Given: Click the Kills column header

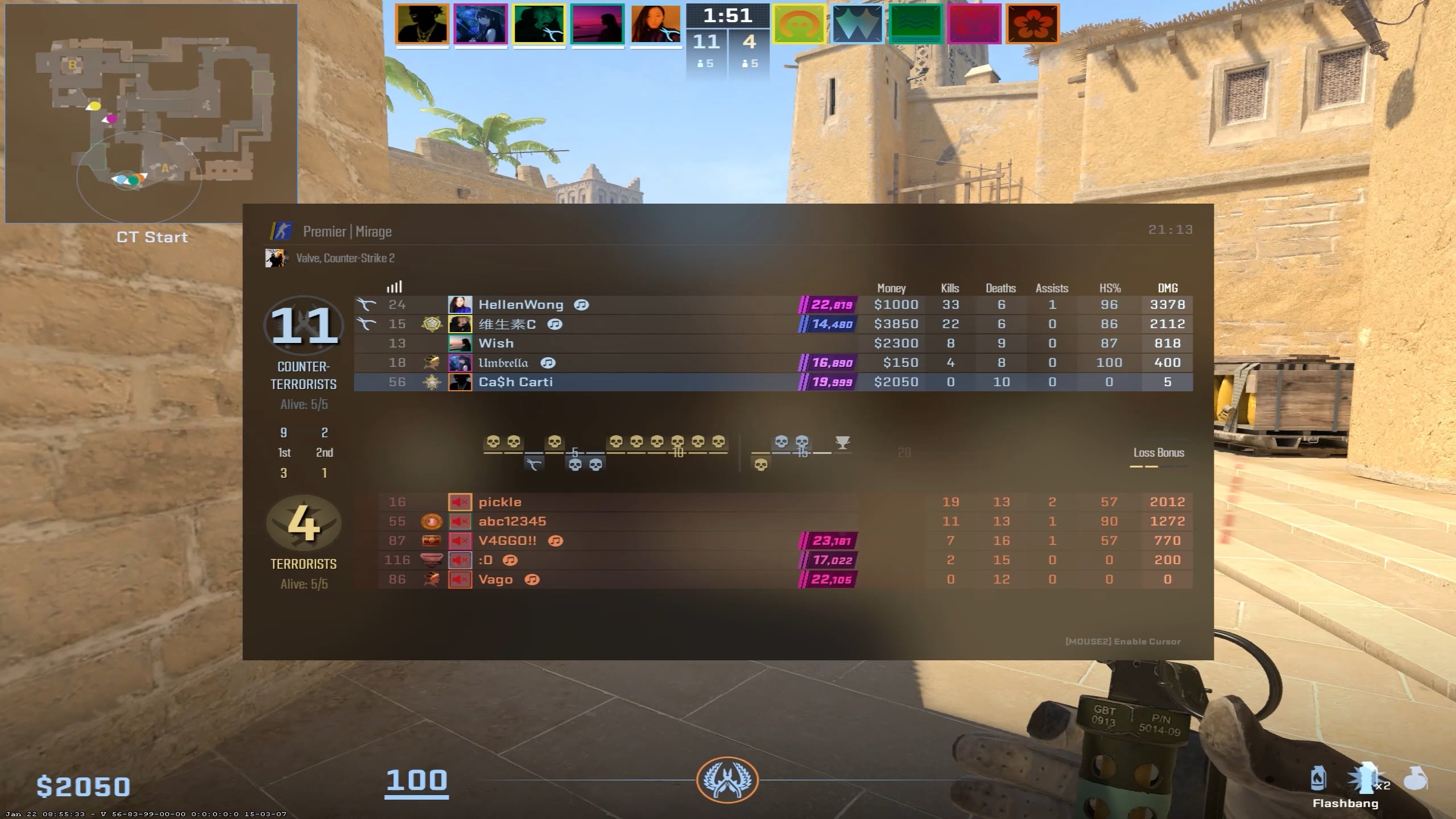Looking at the screenshot, I should point(951,288).
